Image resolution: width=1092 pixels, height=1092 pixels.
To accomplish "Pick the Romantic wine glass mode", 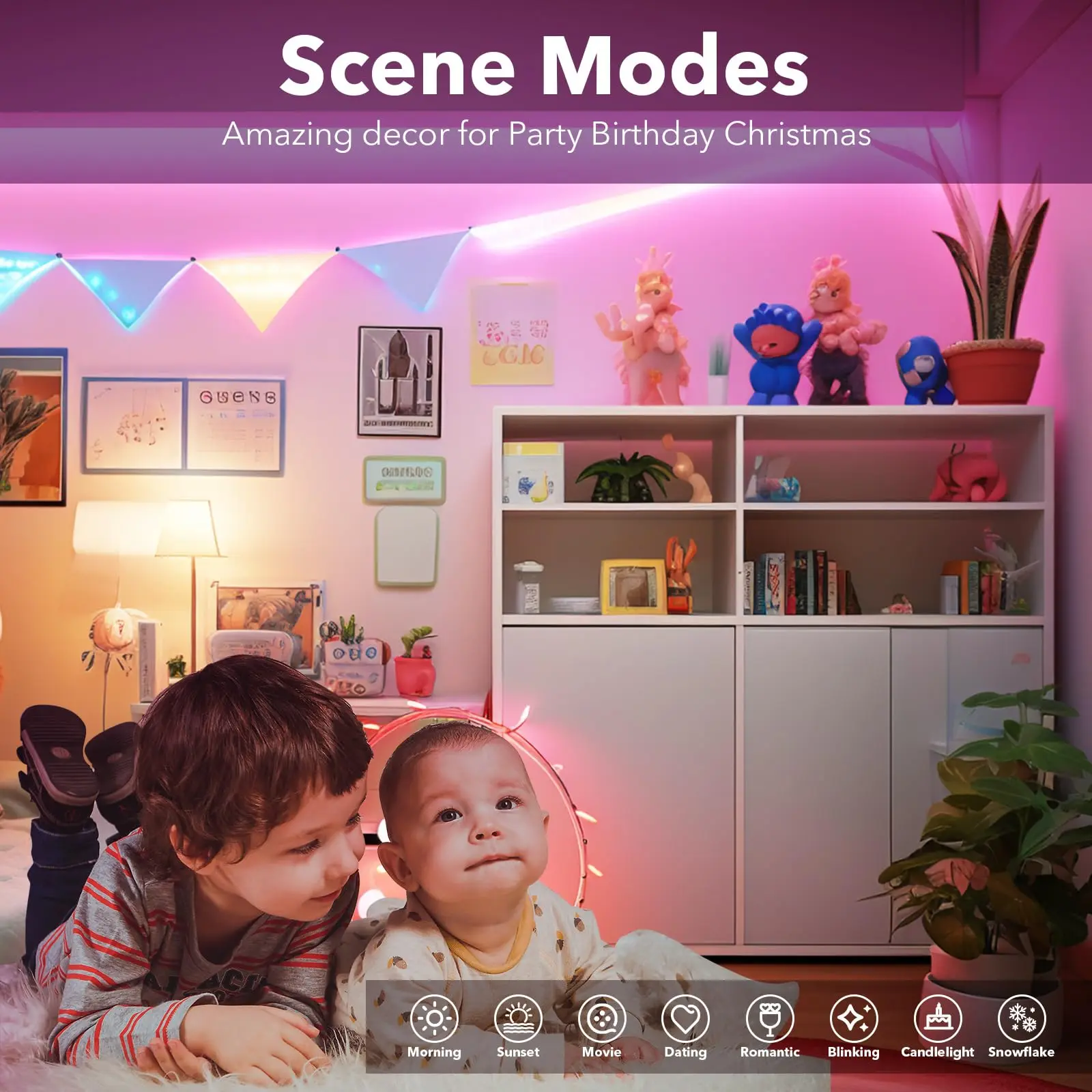I will [x=770, y=1019].
